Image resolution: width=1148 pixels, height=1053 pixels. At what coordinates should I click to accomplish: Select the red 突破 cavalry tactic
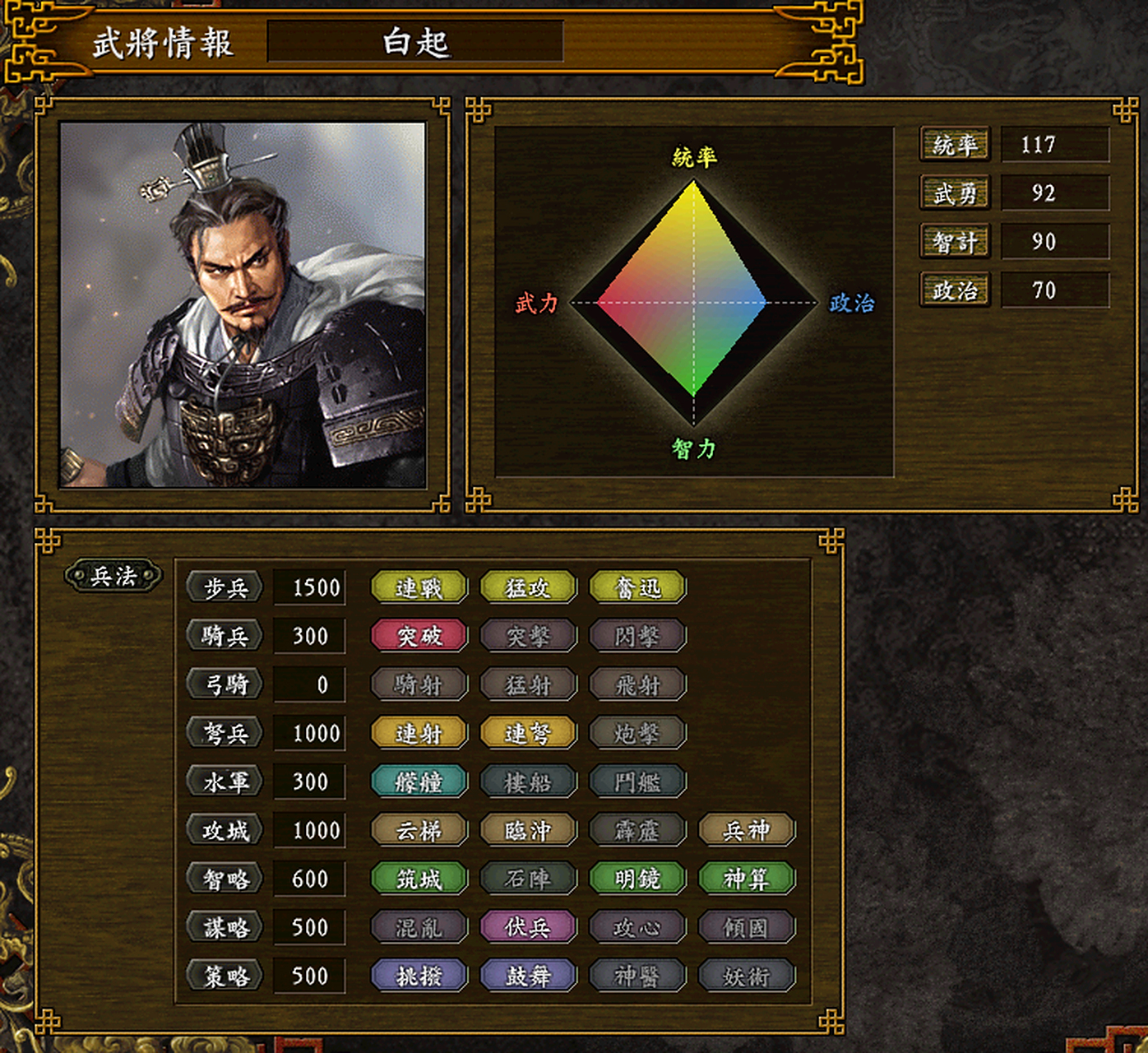click(x=419, y=636)
